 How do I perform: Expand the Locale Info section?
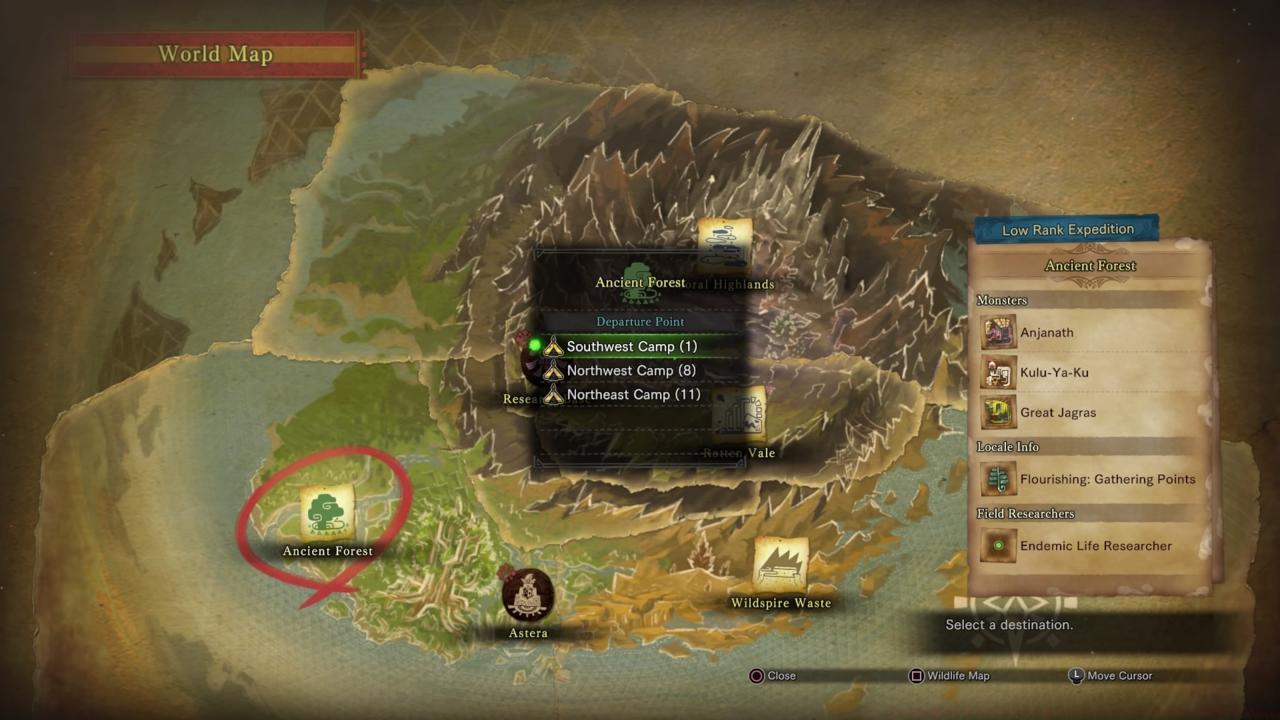1005,447
